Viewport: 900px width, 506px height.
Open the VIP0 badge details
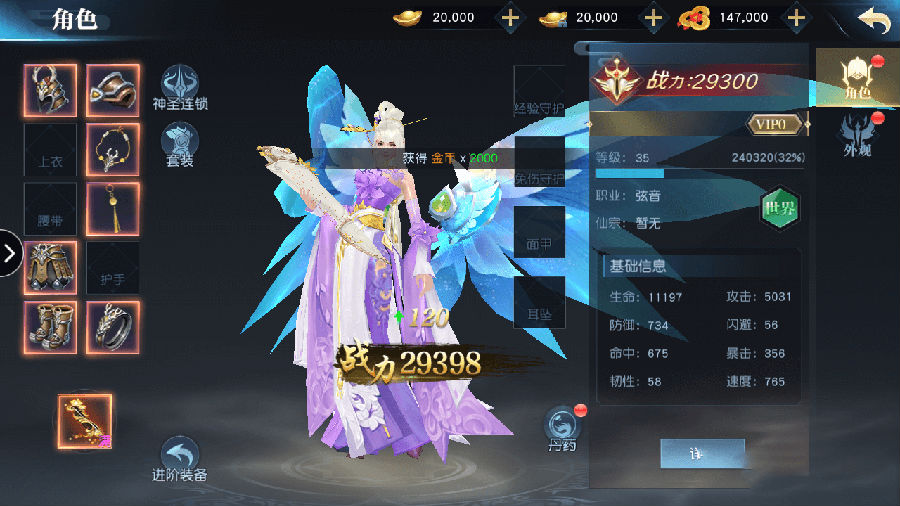click(776, 123)
